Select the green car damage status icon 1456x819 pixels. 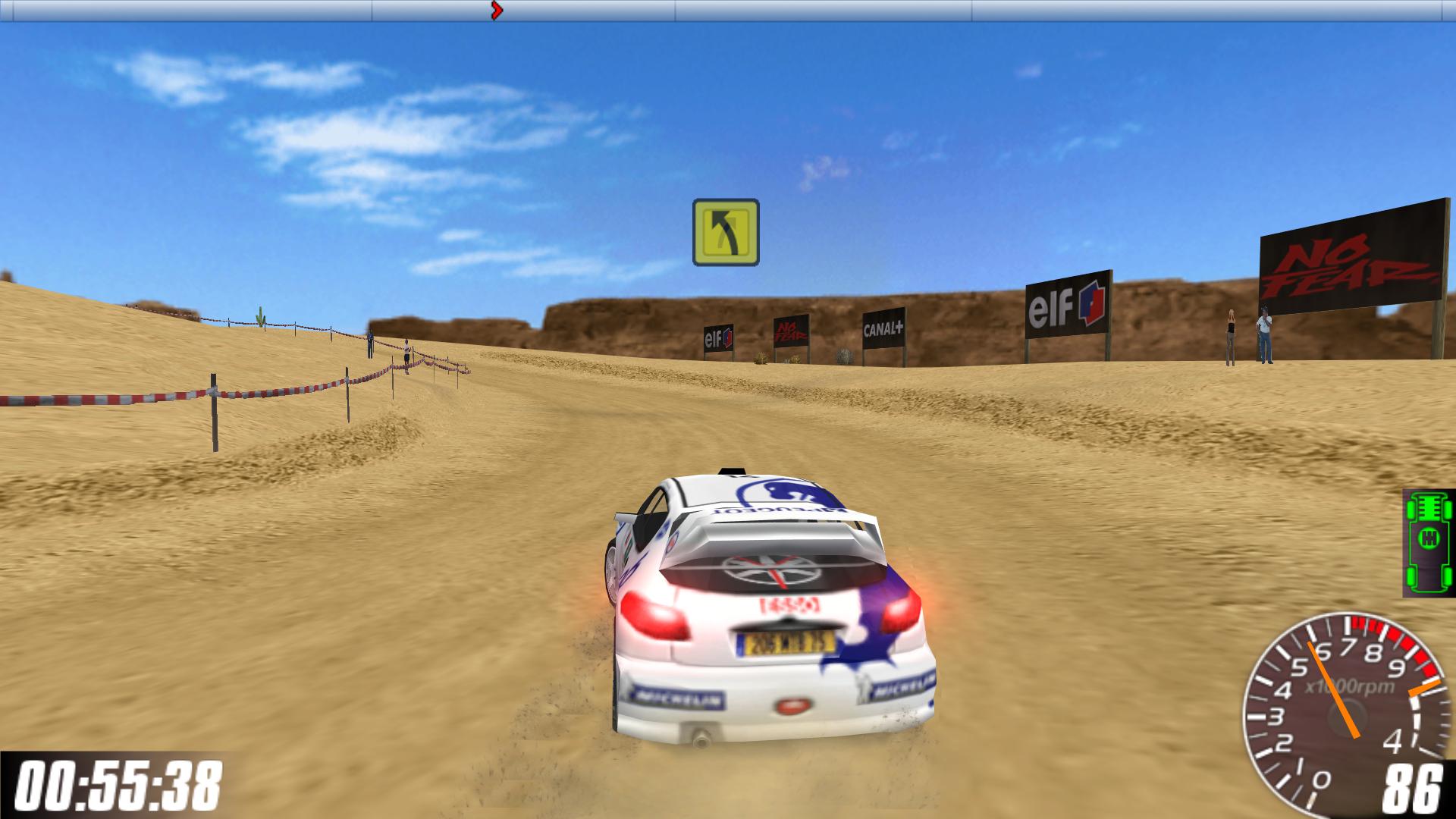[x=1429, y=541]
